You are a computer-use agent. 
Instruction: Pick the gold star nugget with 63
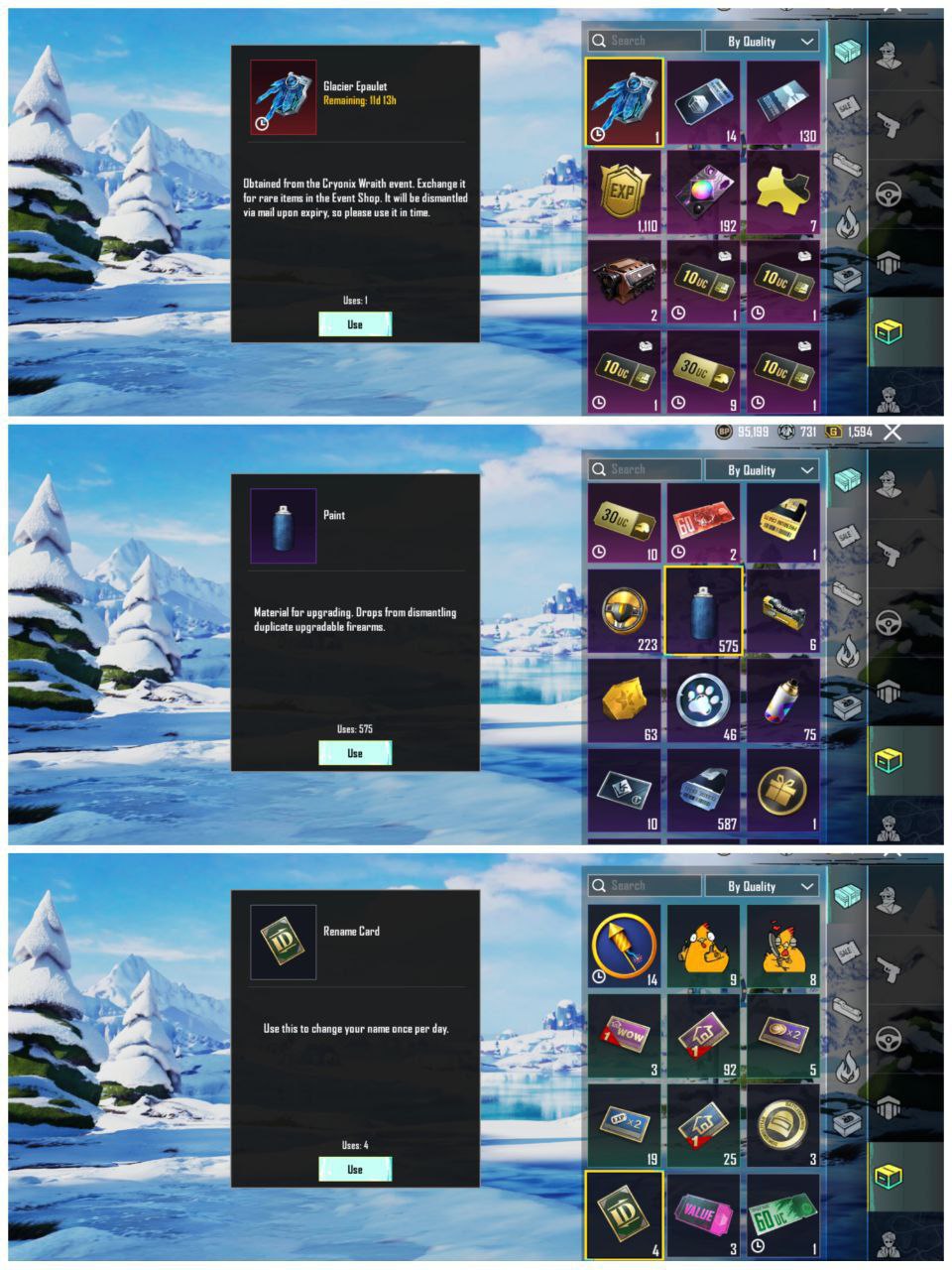pos(624,700)
